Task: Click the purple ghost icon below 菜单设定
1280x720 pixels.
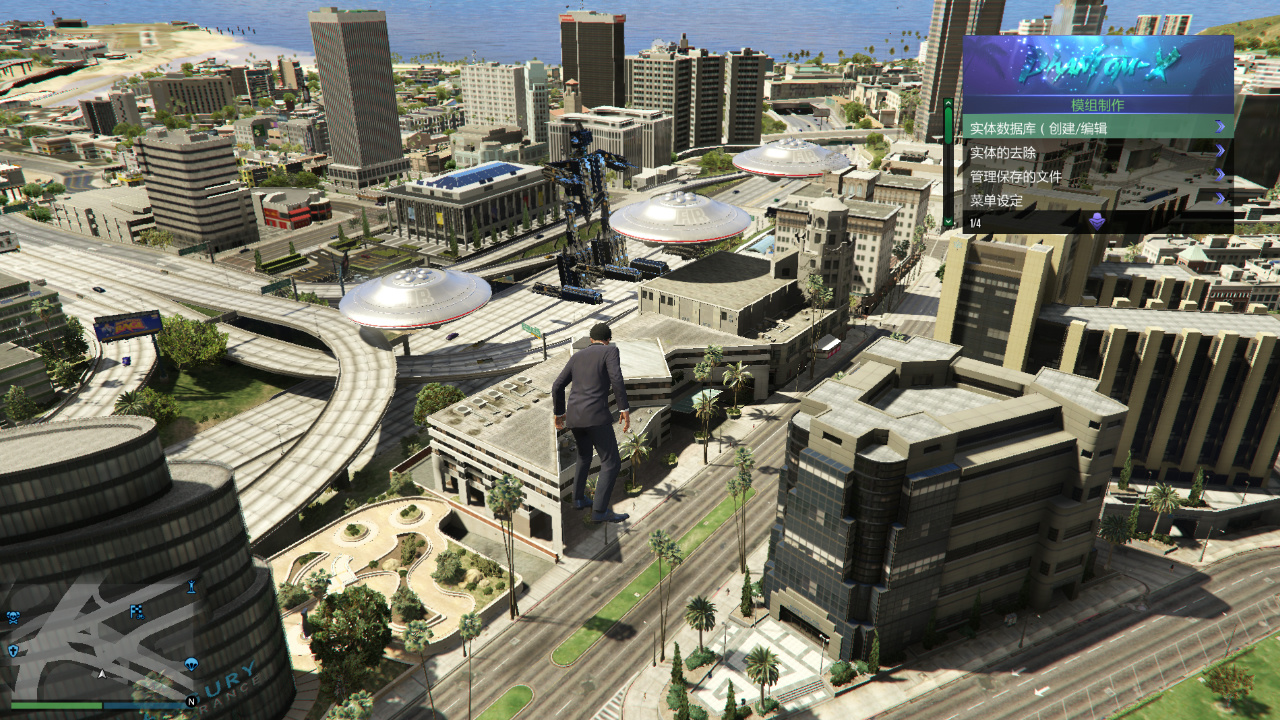Action: [x=1097, y=221]
